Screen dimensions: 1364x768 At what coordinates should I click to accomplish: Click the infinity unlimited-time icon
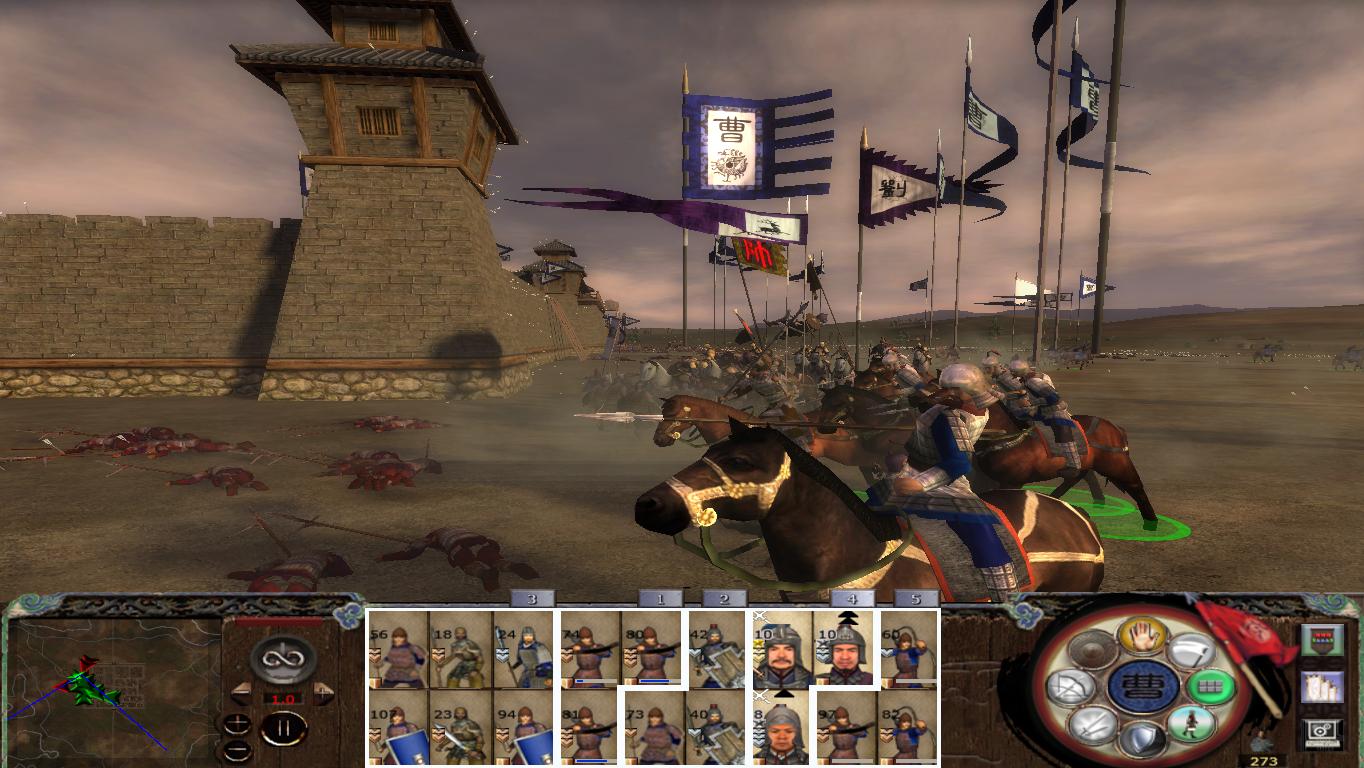click(x=281, y=660)
